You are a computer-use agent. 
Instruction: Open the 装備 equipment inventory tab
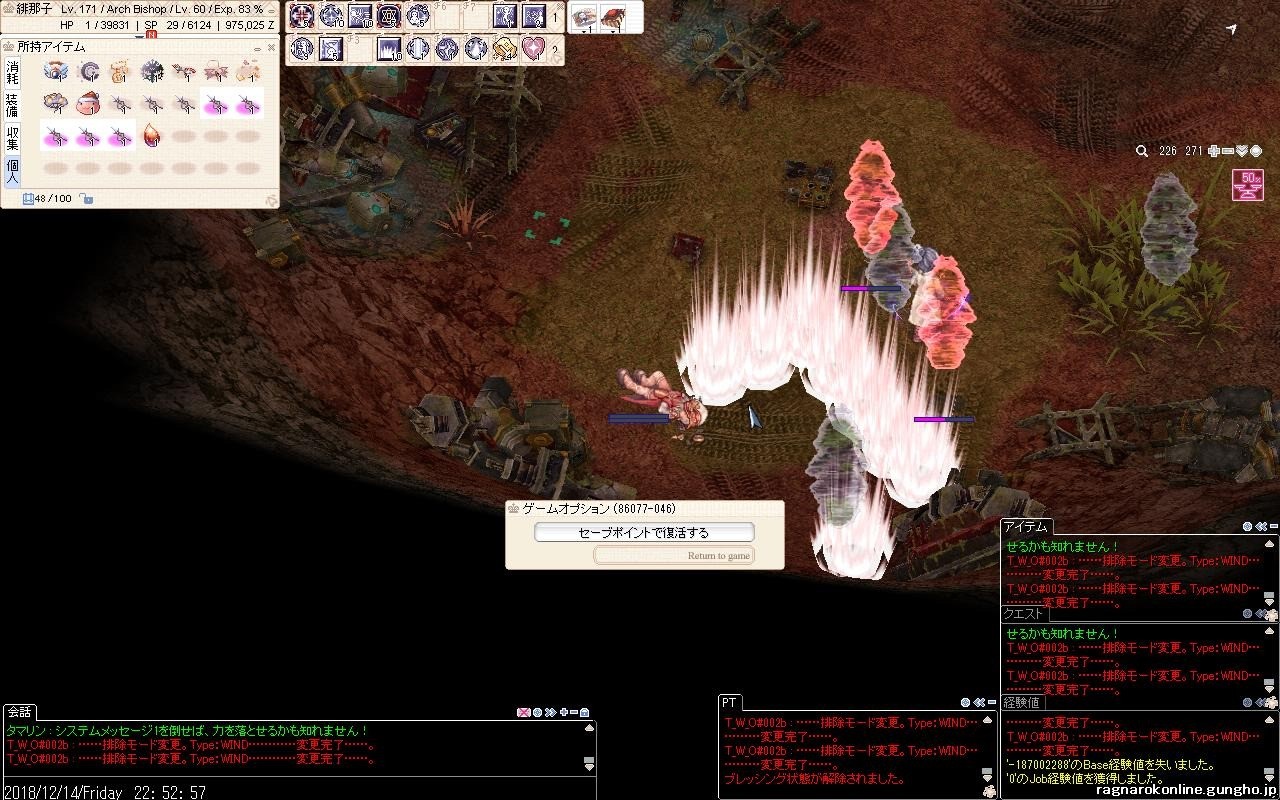[12, 105]
